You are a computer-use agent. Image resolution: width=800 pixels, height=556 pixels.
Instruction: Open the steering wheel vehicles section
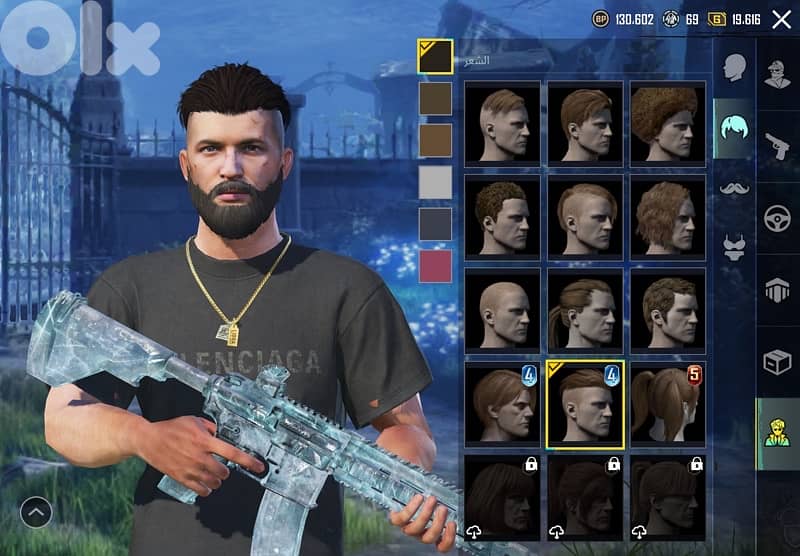pyautogui.click(x=777, y=218)
